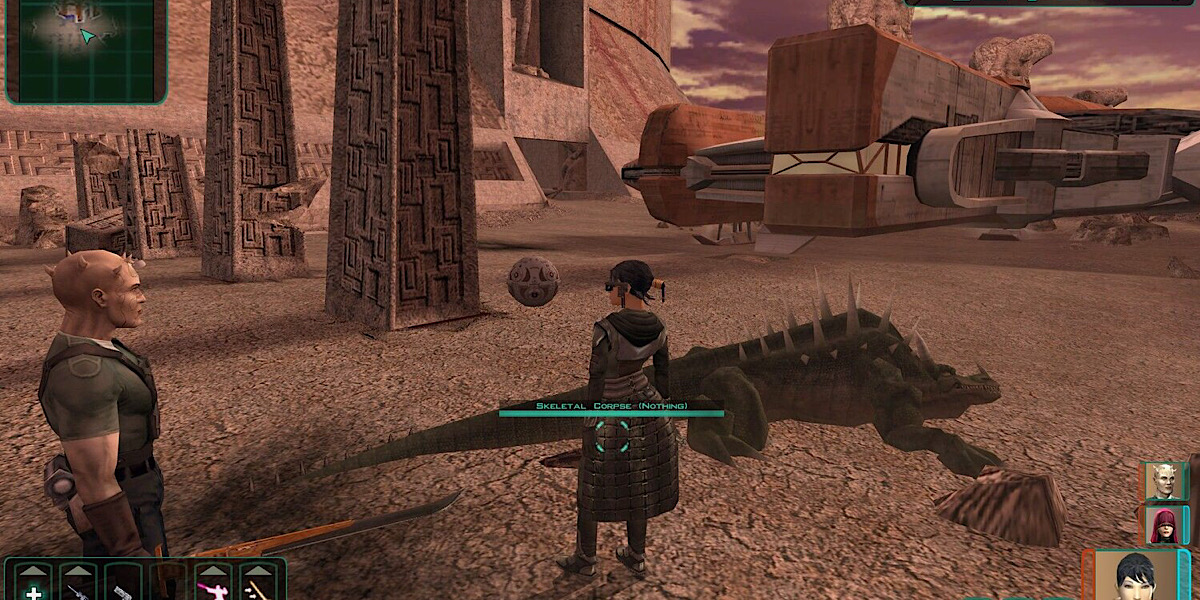Click the Skeletal Corpse target label
This screenshot has height=600, width=1200.
click(x=610, y=406)
